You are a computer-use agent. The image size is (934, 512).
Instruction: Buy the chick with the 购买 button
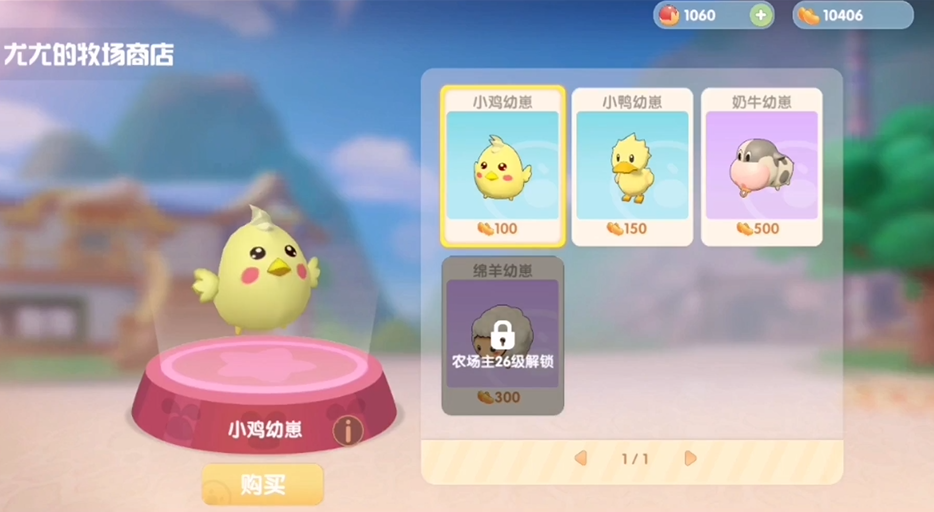coord(263,485)
